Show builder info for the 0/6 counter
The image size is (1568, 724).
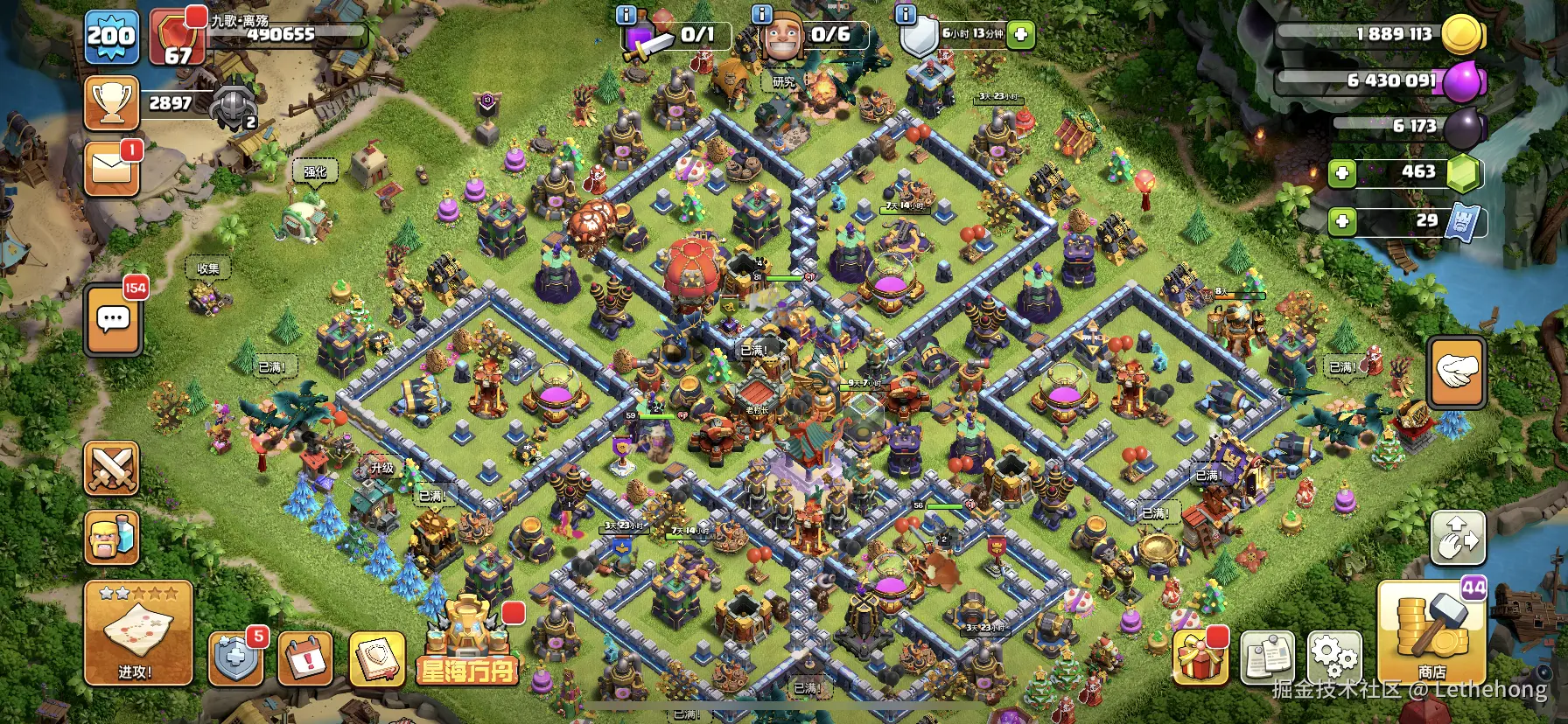click(762, 14)
